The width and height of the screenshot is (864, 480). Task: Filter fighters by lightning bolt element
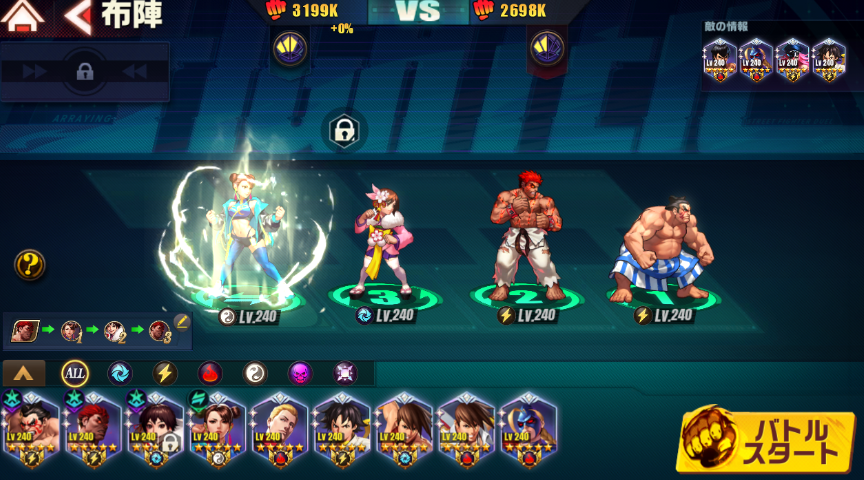pyautogui.click(x=165, y=374)
